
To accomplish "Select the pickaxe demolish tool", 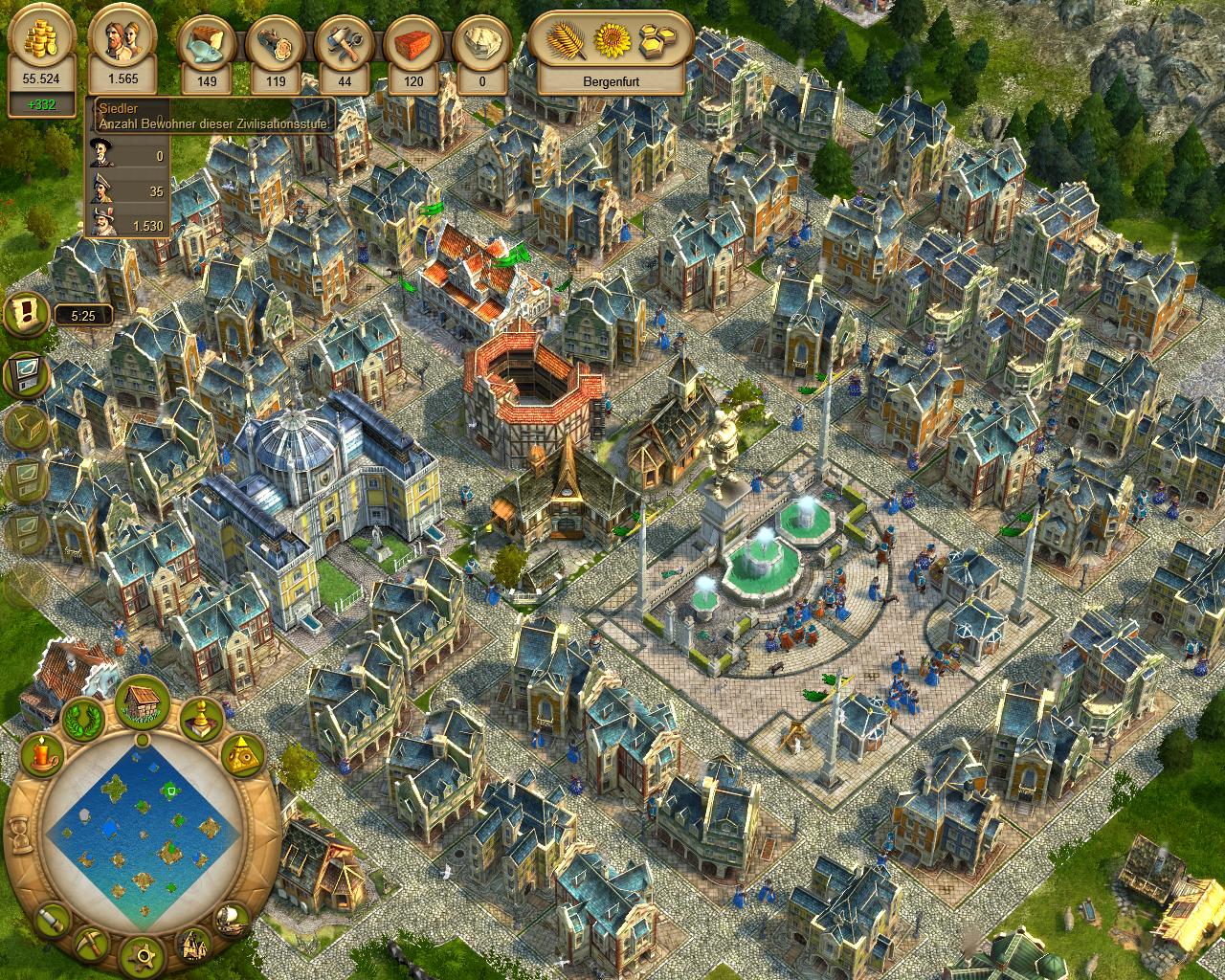I will pos(93,942).
